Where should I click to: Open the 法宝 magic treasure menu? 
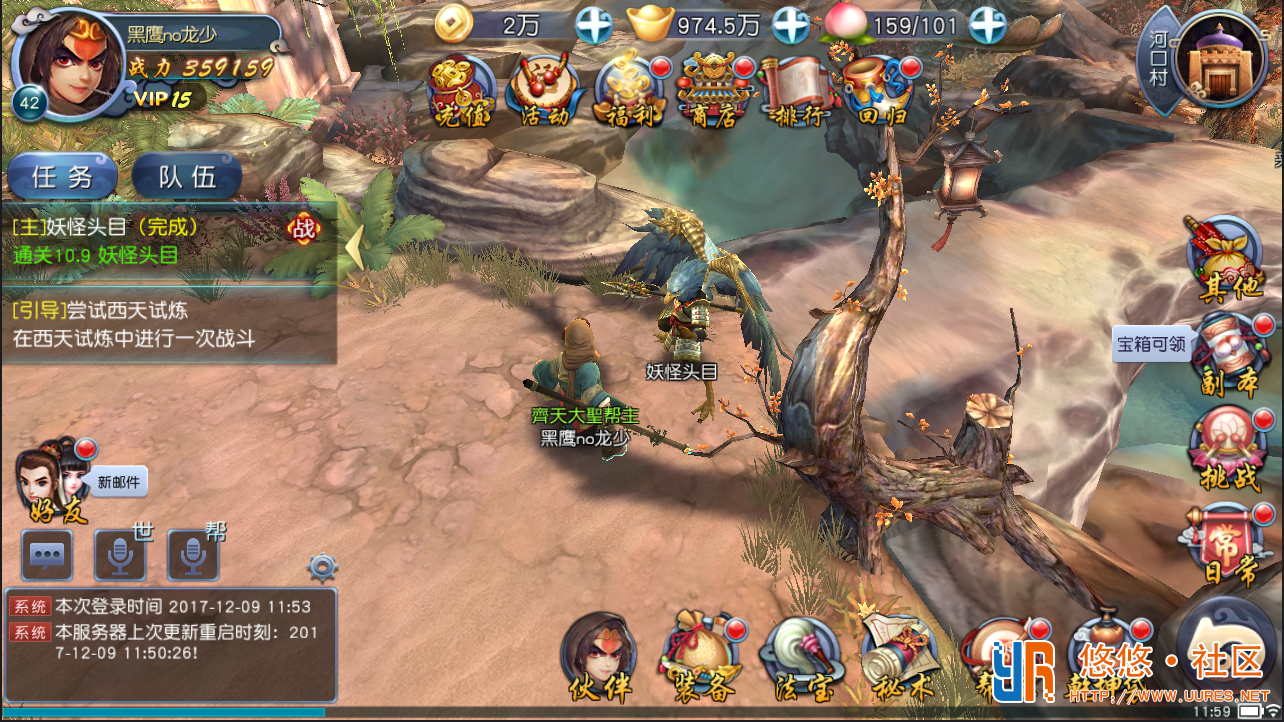coord(798,657)
